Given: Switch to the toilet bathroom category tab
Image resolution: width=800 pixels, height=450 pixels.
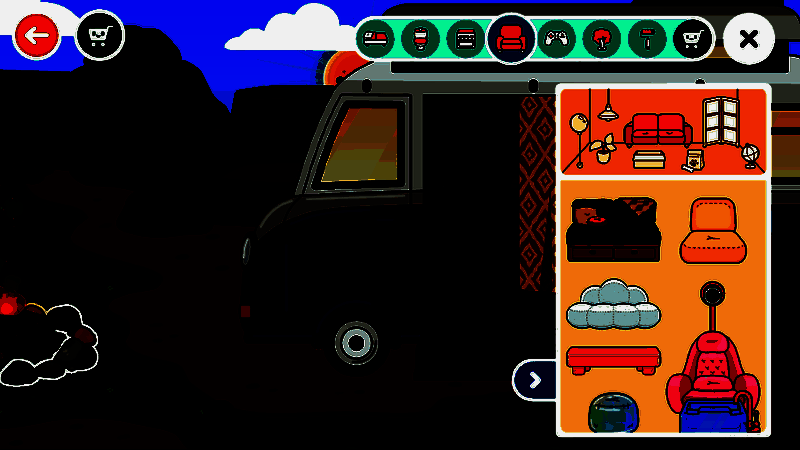Looking at the screenshot, I should click(x=421, y=40).
